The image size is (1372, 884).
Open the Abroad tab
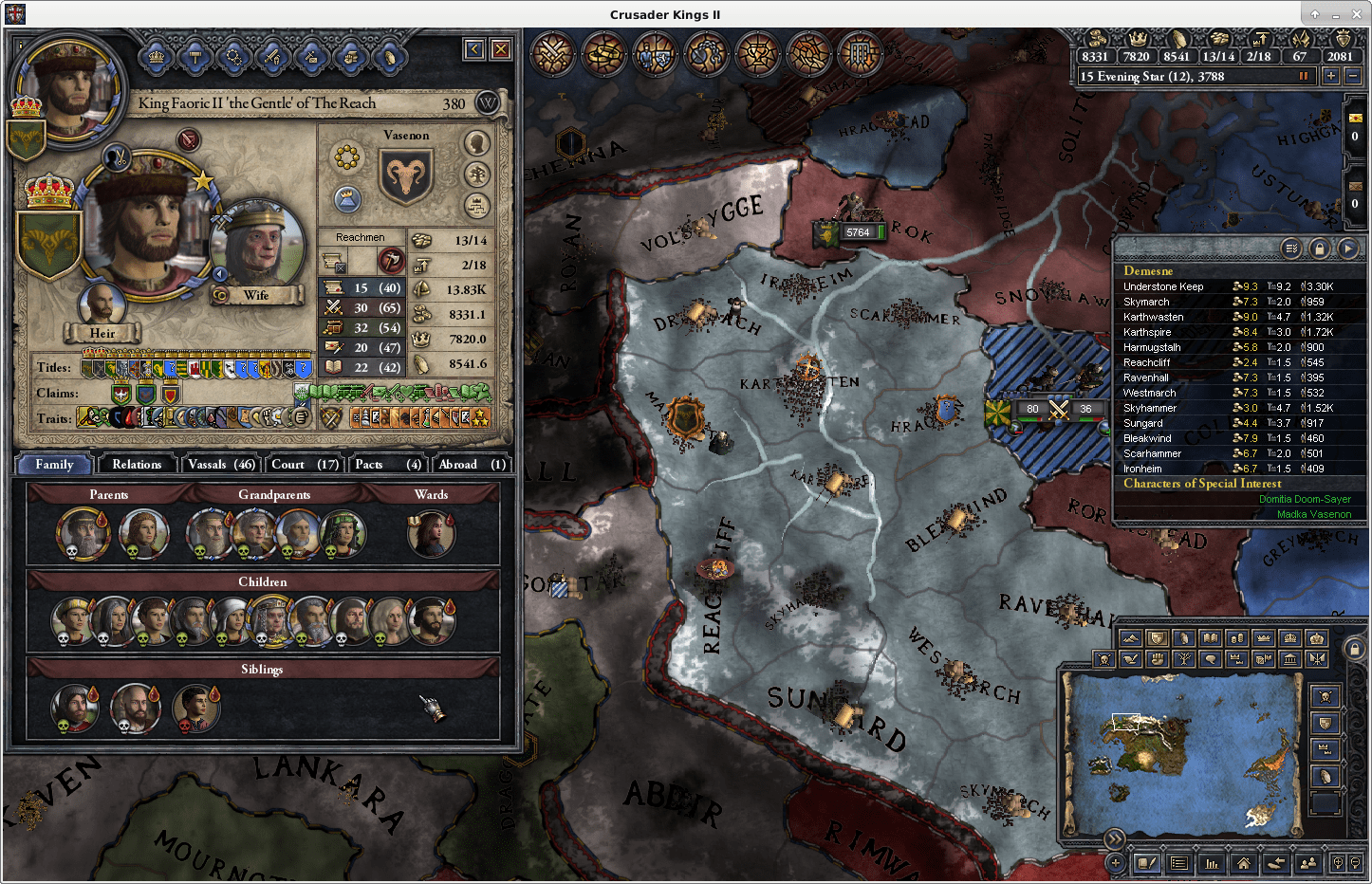472,464
